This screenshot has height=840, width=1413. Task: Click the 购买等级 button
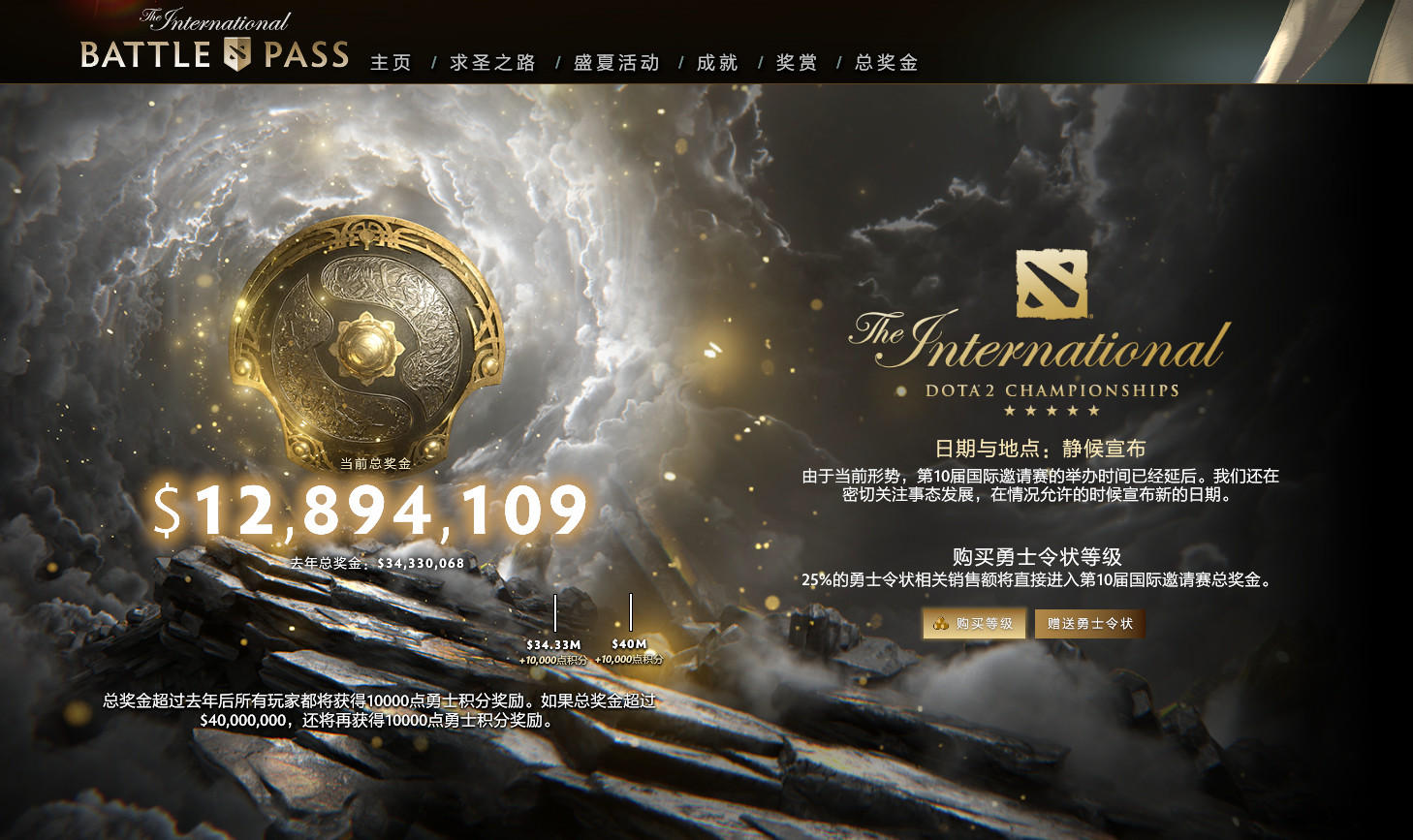(x=974, y=624)
